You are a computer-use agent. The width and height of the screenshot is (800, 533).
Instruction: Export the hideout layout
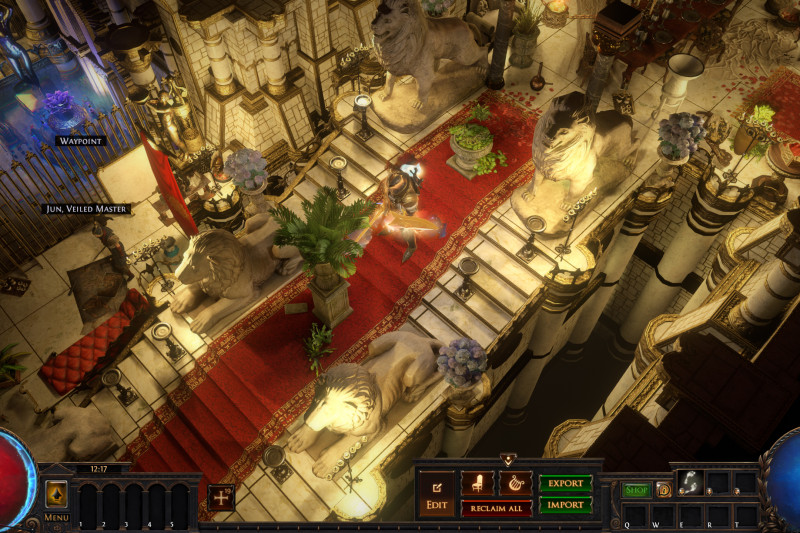[x=565, y=483]
